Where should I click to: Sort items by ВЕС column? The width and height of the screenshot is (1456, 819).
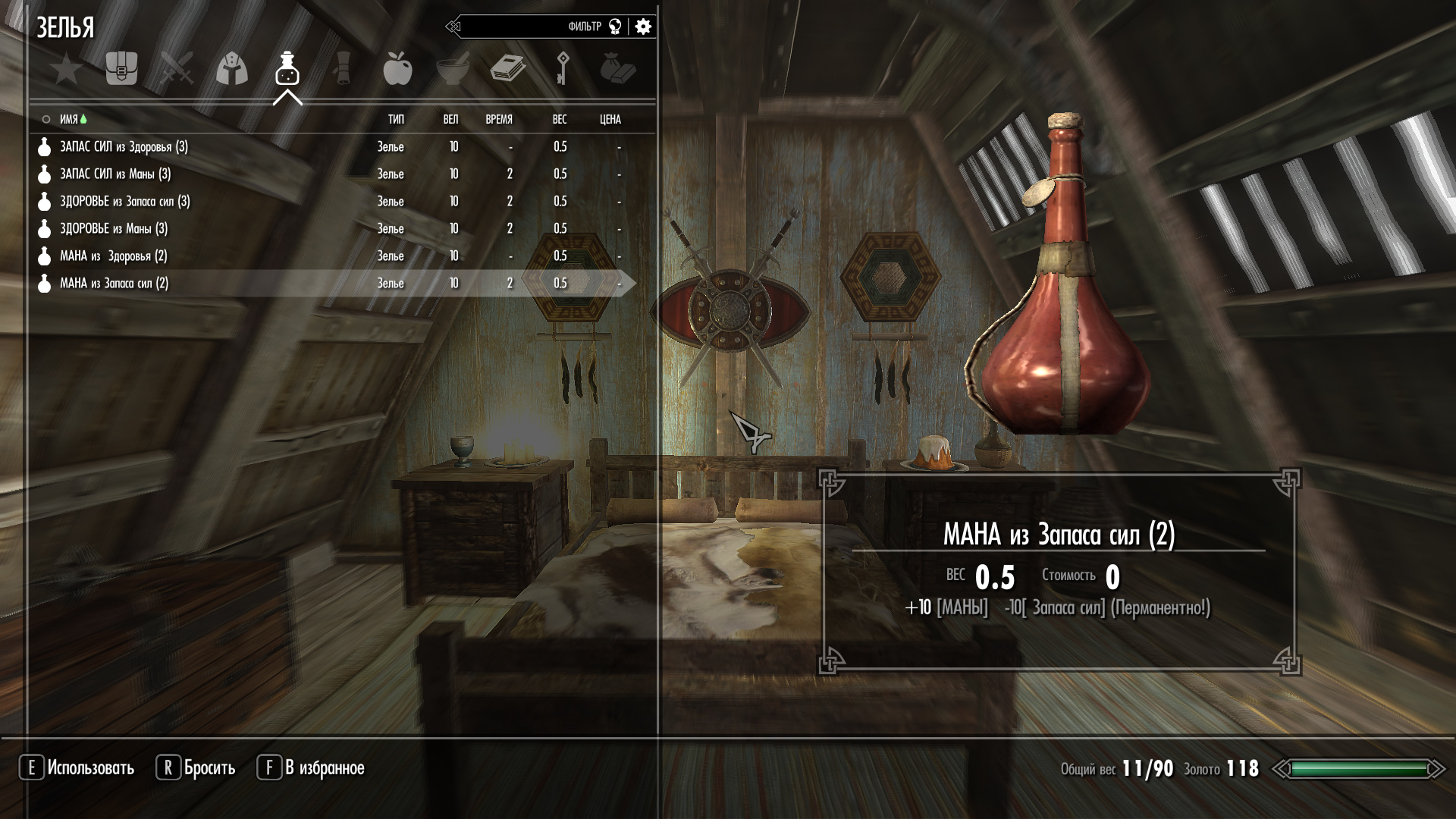click(x=560, y=119)
